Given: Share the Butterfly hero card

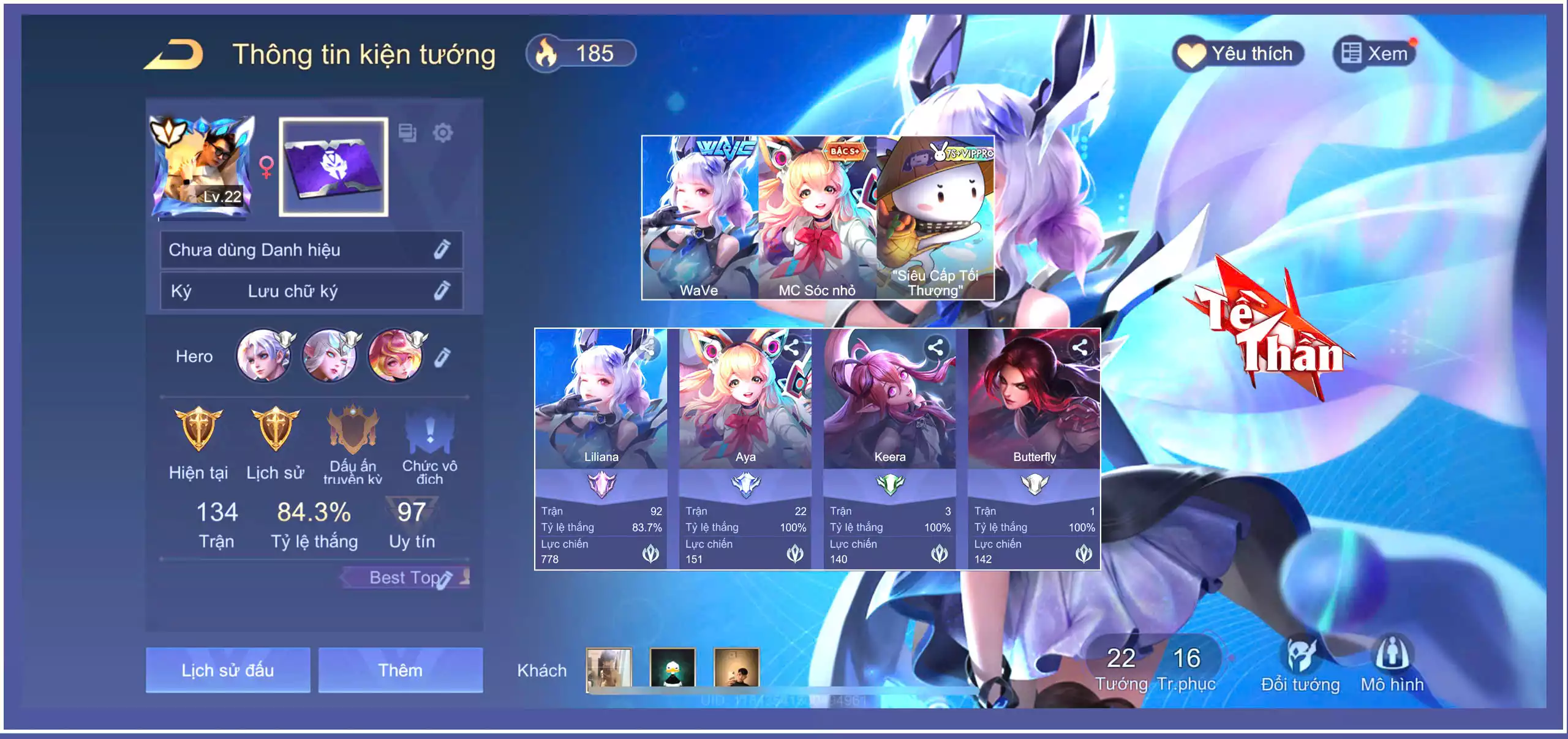Looking at the screenshot, I should point(1080,348).
